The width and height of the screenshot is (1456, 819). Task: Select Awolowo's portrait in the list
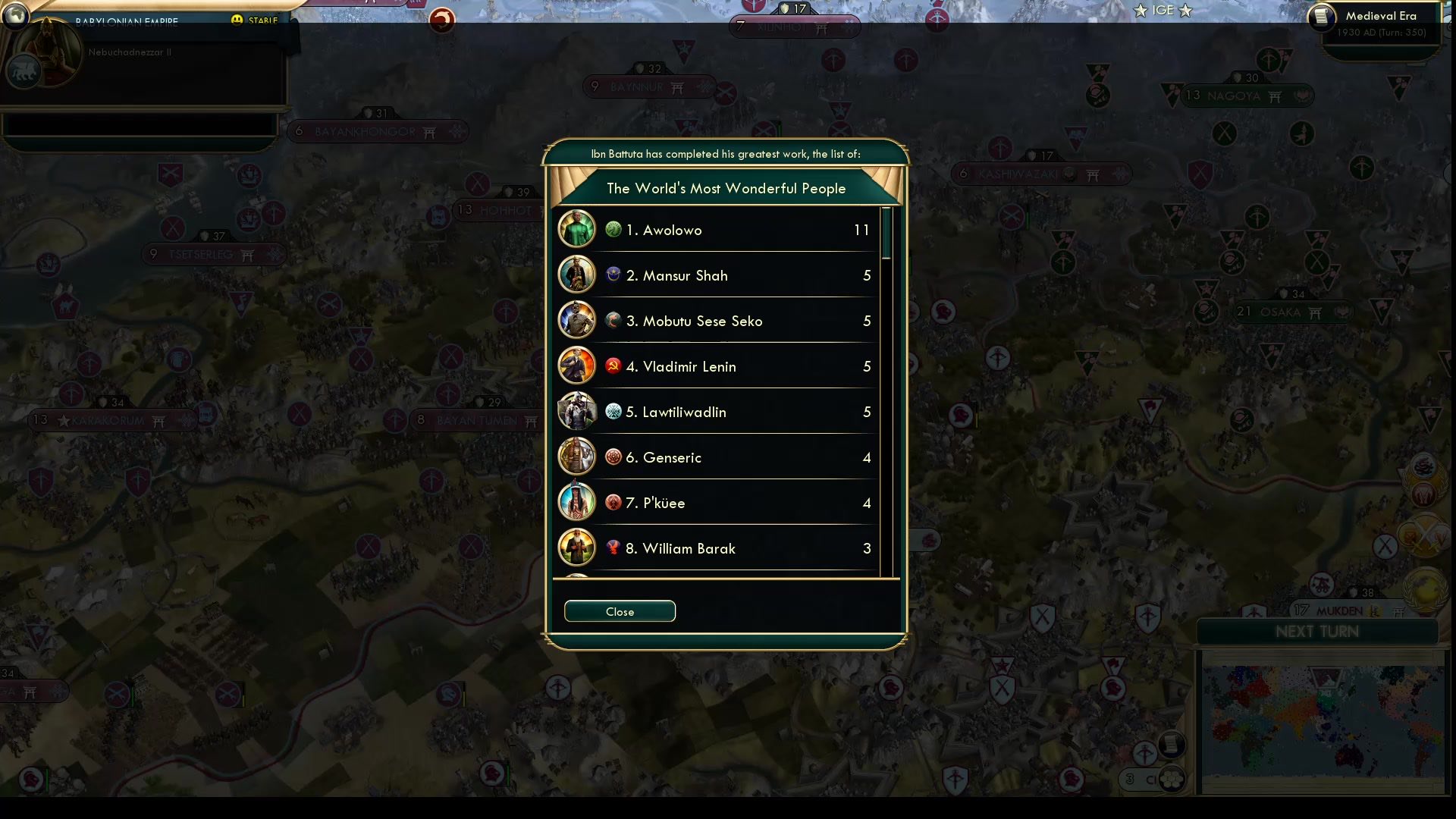coord(576,228)
